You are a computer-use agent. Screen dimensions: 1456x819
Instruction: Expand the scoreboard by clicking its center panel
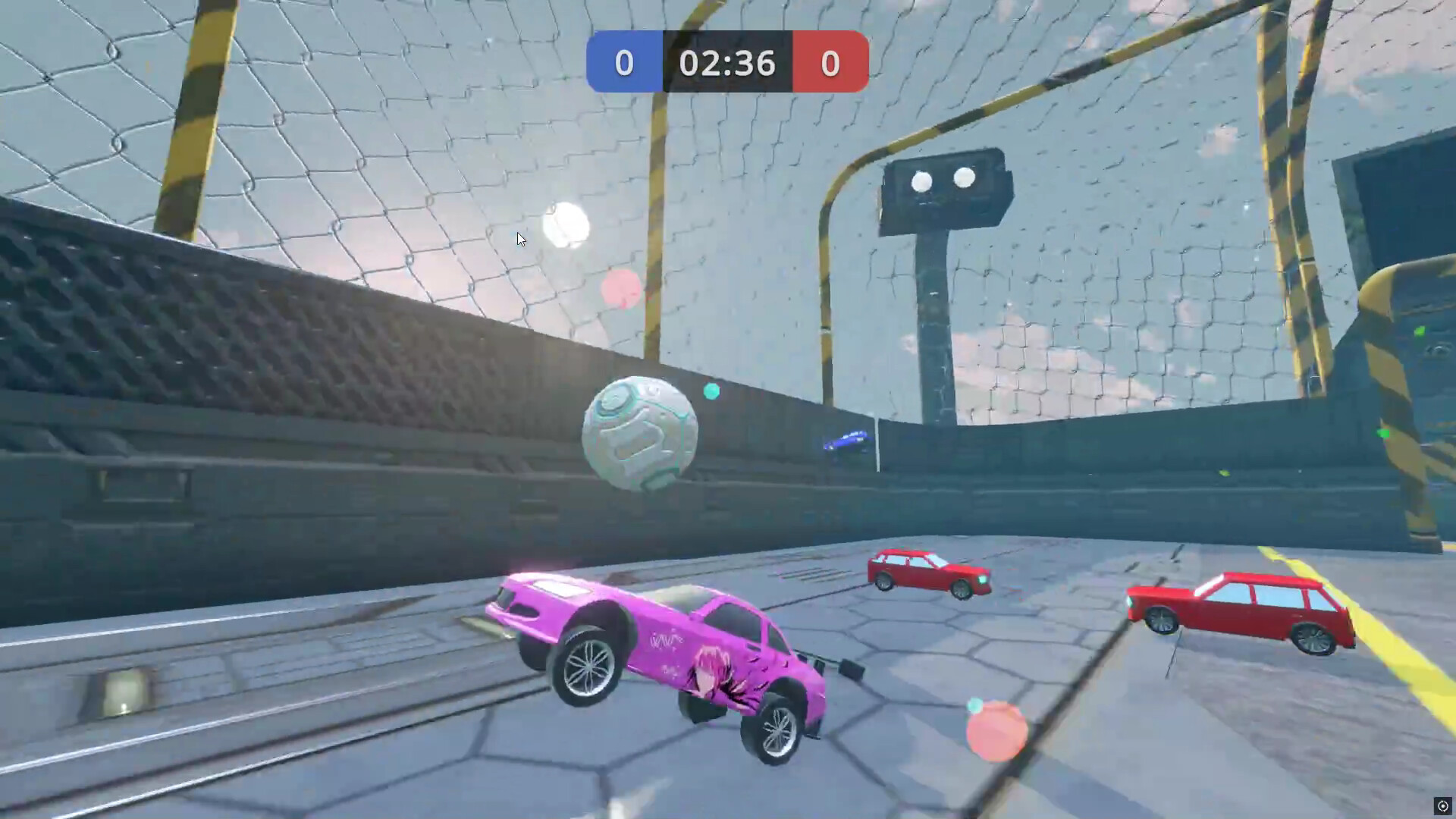click(x=726, y=64)
